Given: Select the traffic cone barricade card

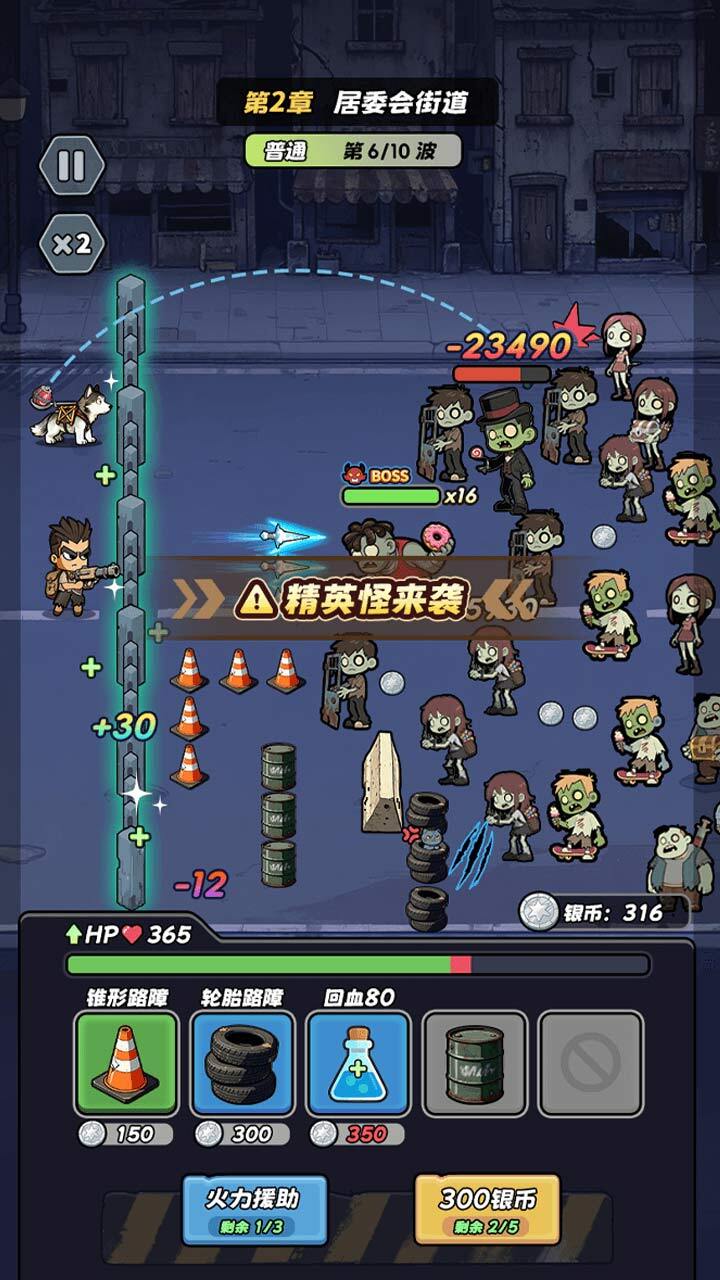Looking at the screenshot, I should pyautogui.click(x=126, y=1063).
